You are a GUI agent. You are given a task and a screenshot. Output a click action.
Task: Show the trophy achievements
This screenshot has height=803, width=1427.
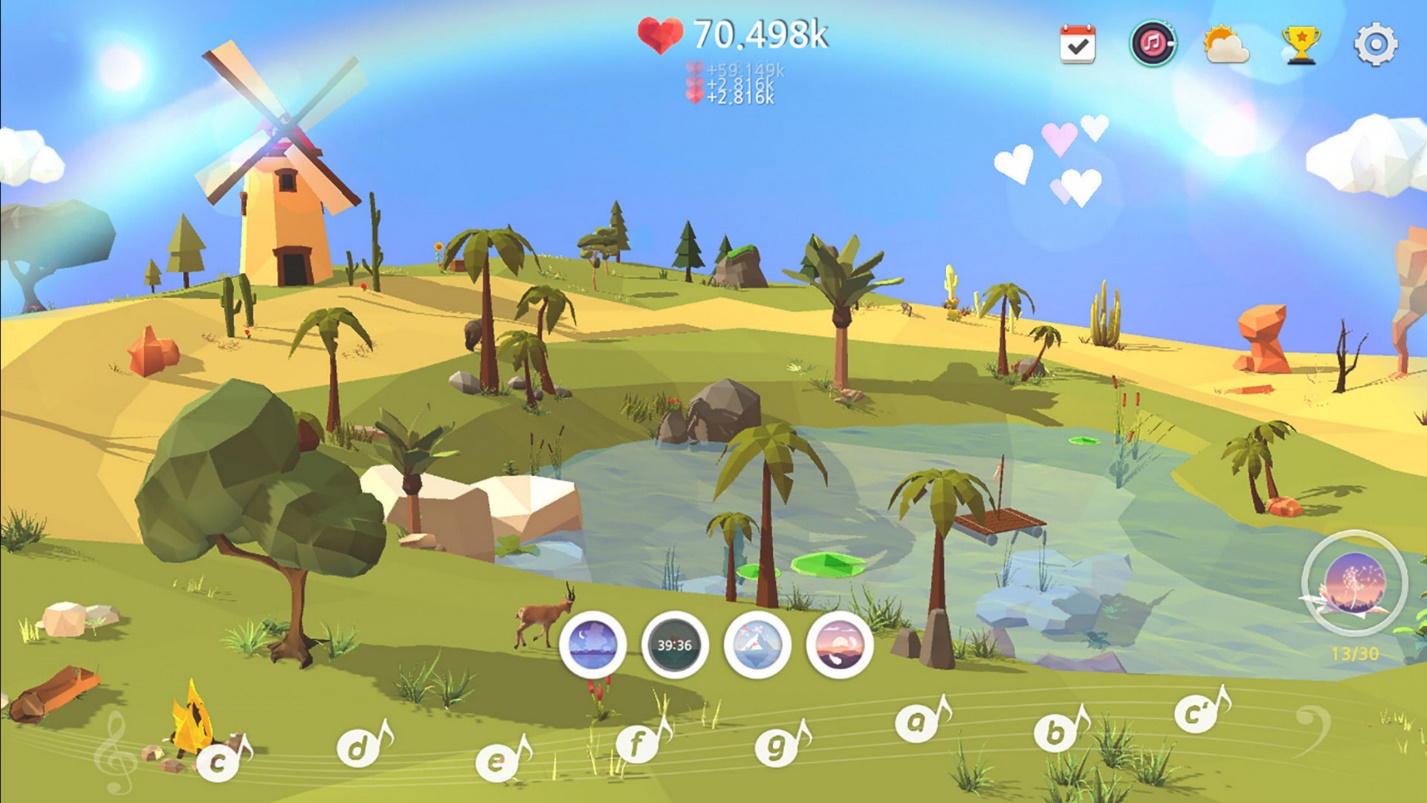(1301, 45)
